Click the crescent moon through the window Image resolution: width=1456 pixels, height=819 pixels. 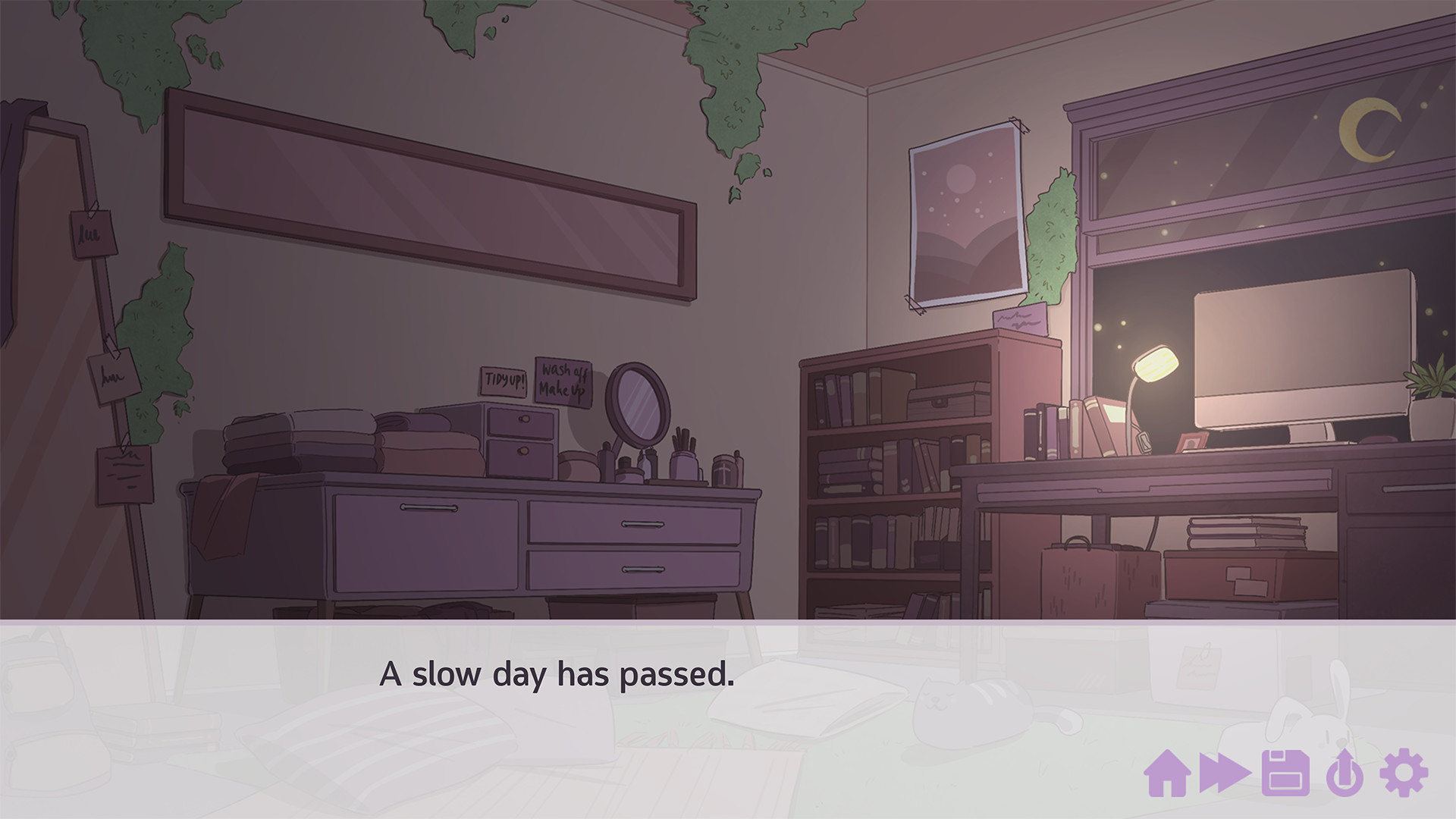[1371, 130]
